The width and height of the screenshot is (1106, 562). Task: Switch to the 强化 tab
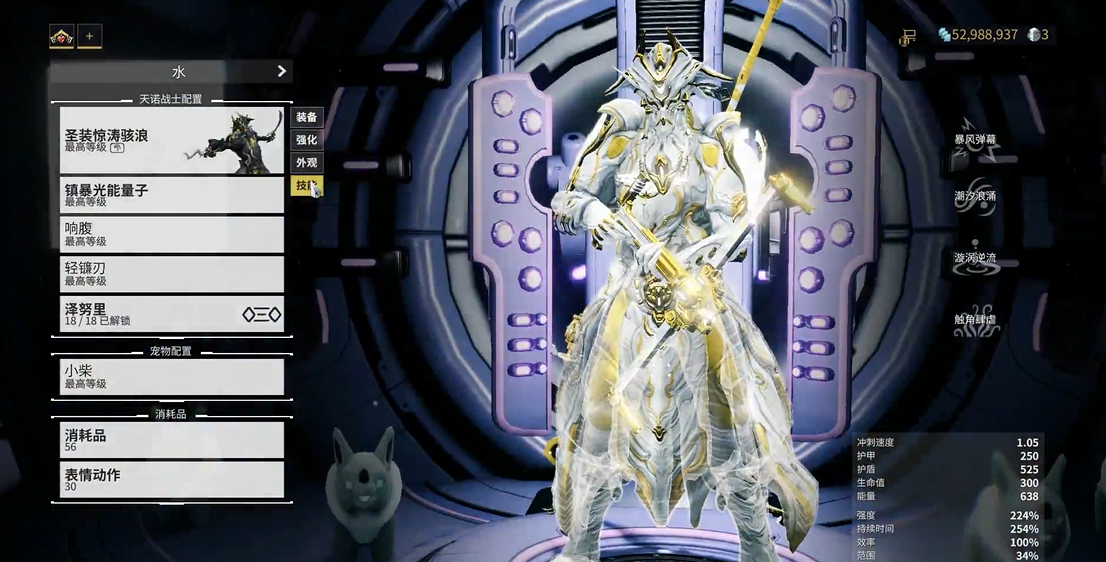pyautogui.click(x=306, y=140)
